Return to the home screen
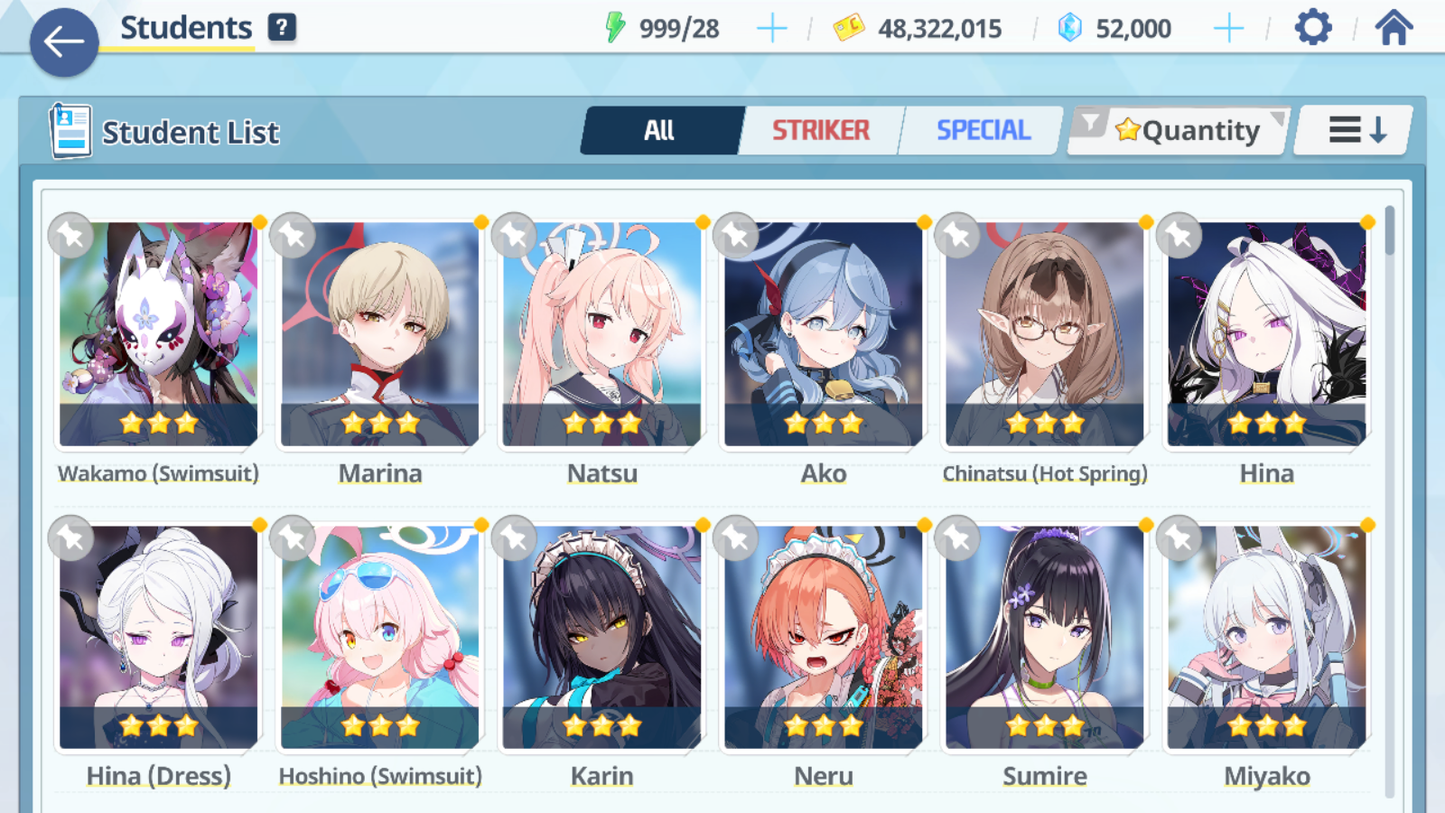Screen dimensions: 1445x813 [1393, 28]
